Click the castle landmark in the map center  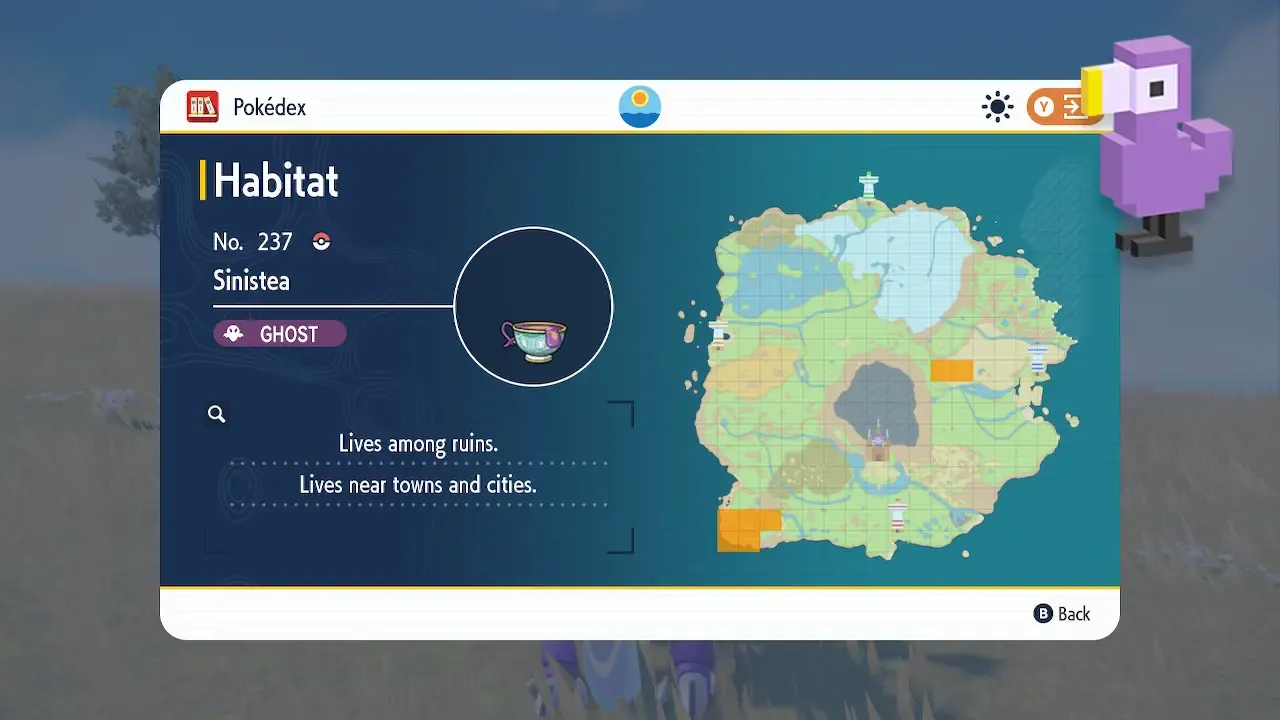pyautogui.click(x=878, y=438)
